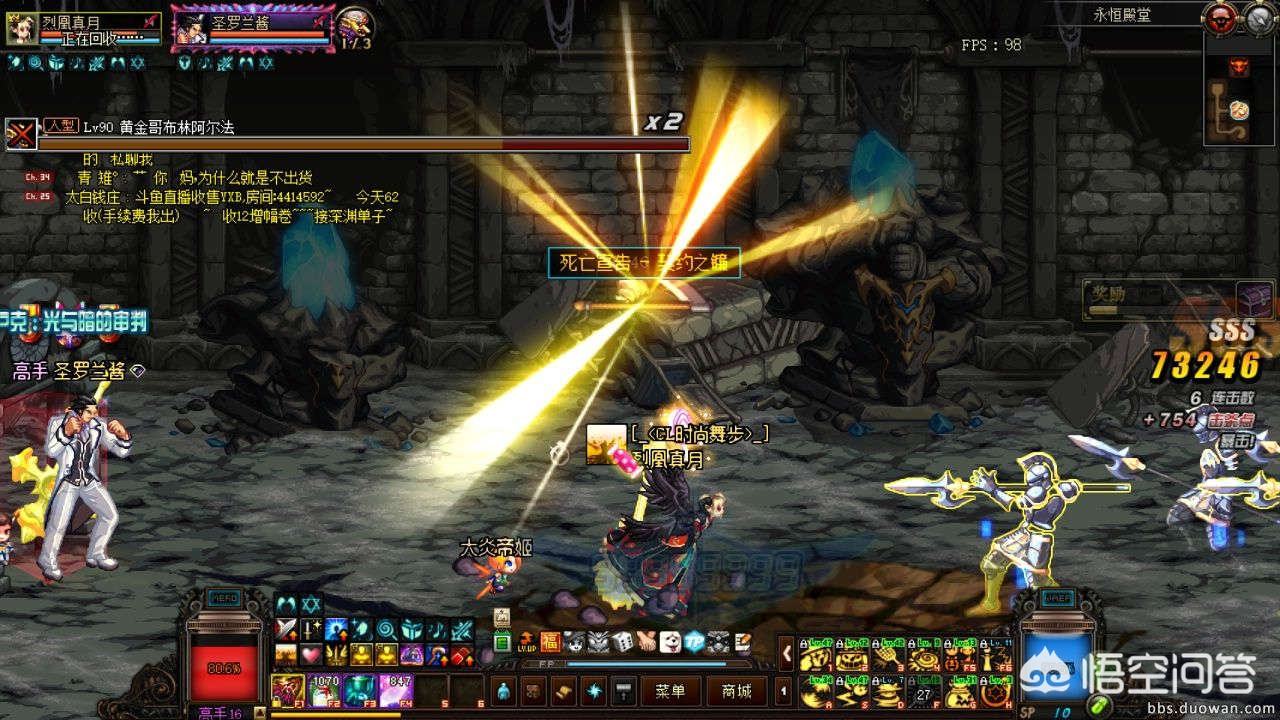Click the blue TP hexagon icon
Screen dimensions: 1280x720
click(693, 642)
